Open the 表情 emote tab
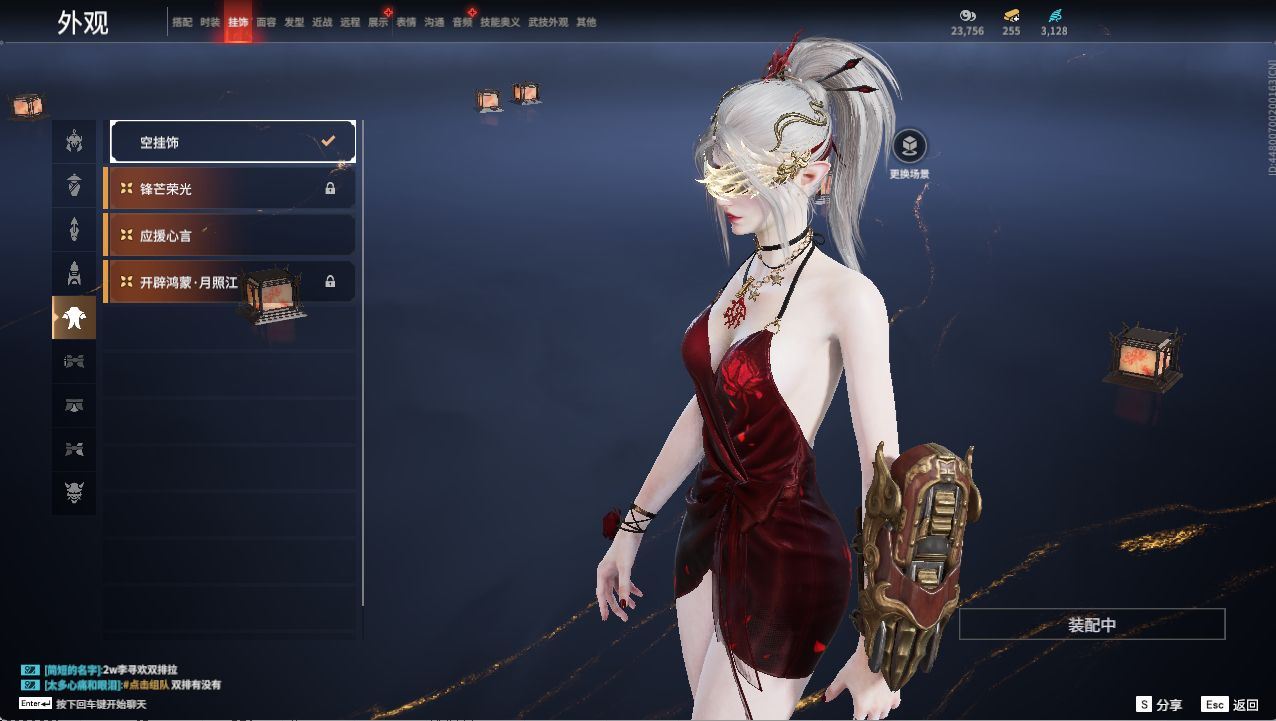Screen dimensions: 1276x721 tap(406, 22)
